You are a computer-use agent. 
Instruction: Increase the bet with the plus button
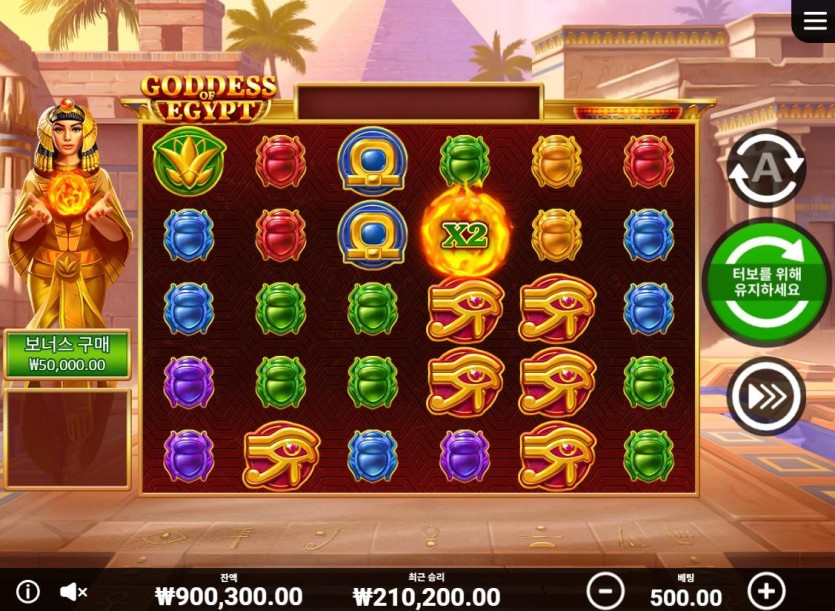point(767,591)
